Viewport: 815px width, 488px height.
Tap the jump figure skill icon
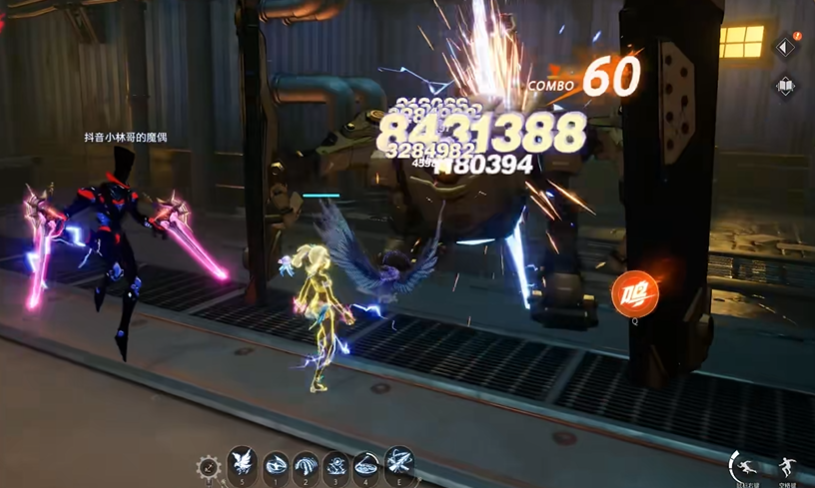[x=788, y=467]
